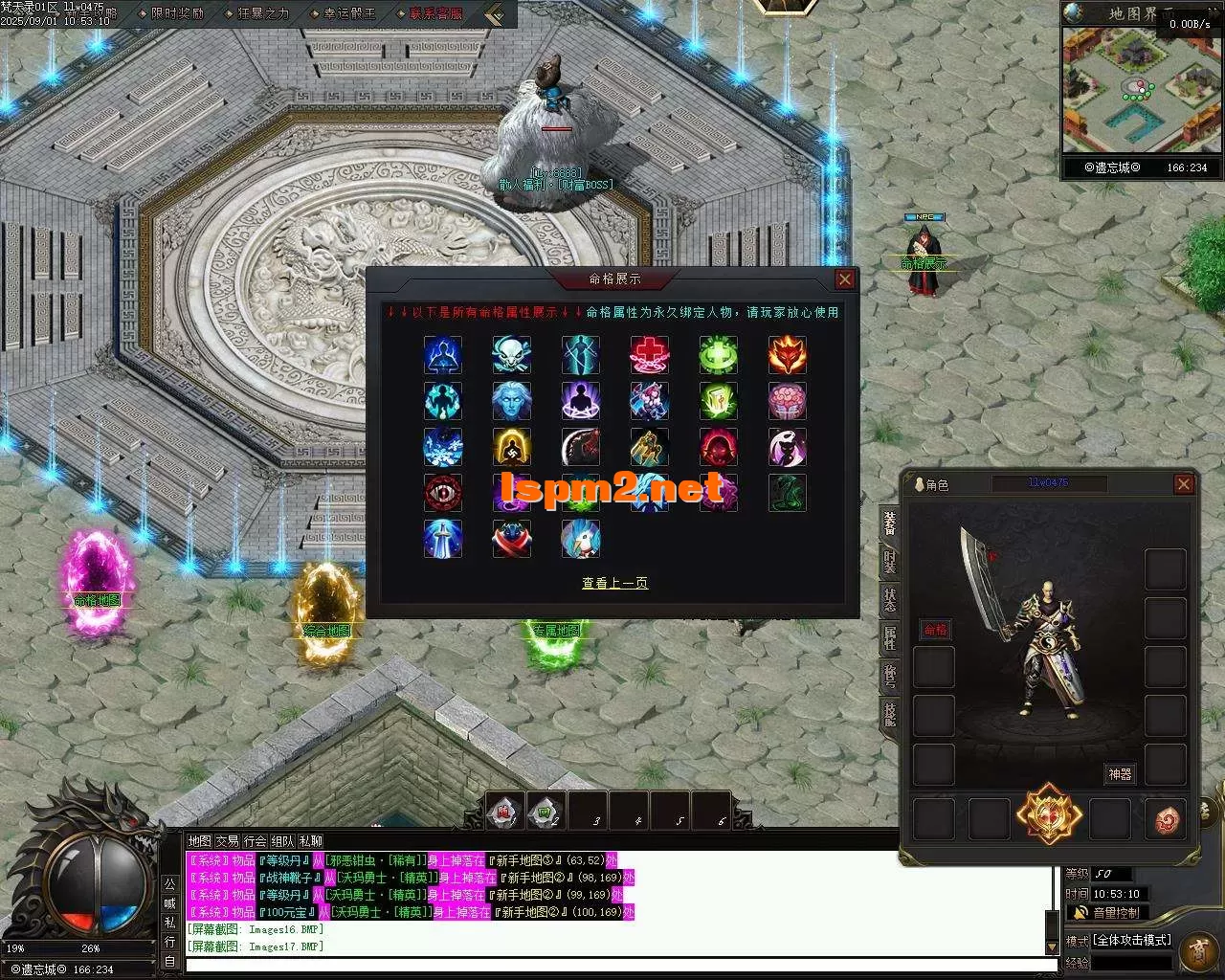Viewport: 1225px width, 980px height.
Task: Select the dark green serpent icon
Action: point(787,493)
